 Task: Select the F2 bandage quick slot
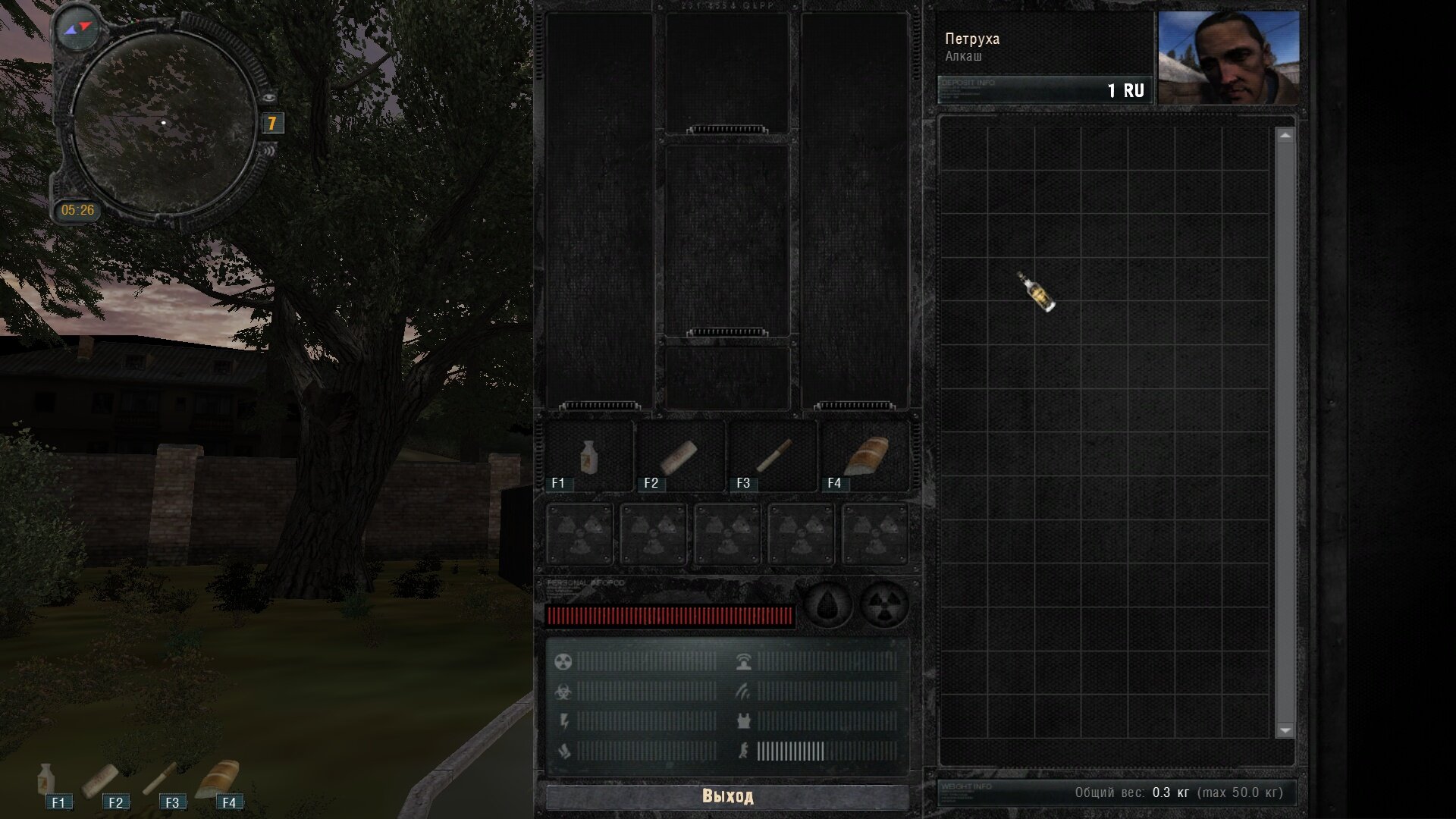tap(679, 457)
